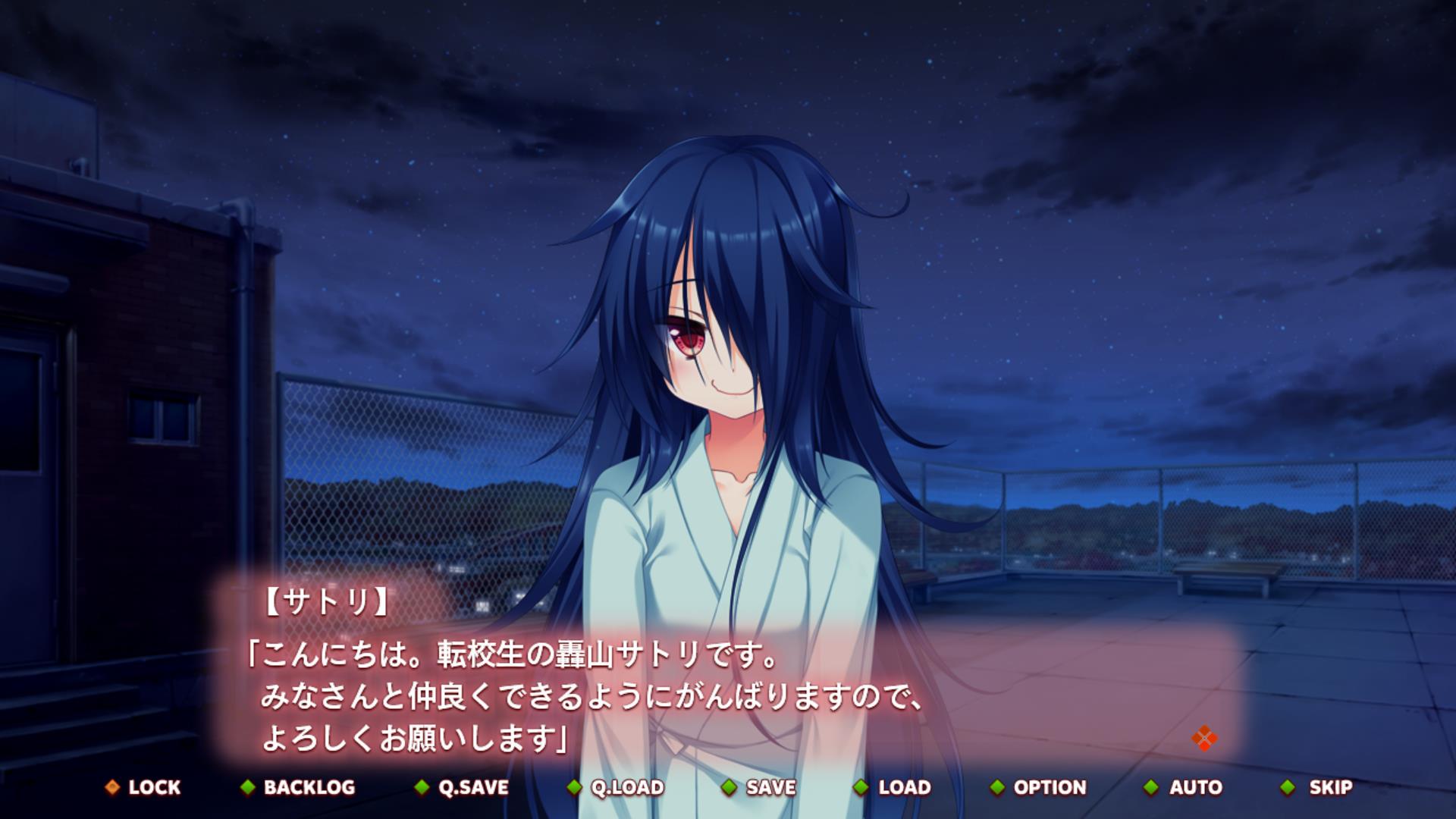Open the BACKLOG of past dialogue
Image resolution: width=1456 pixels, height=819 pixels.
click(x=299, y=787)
